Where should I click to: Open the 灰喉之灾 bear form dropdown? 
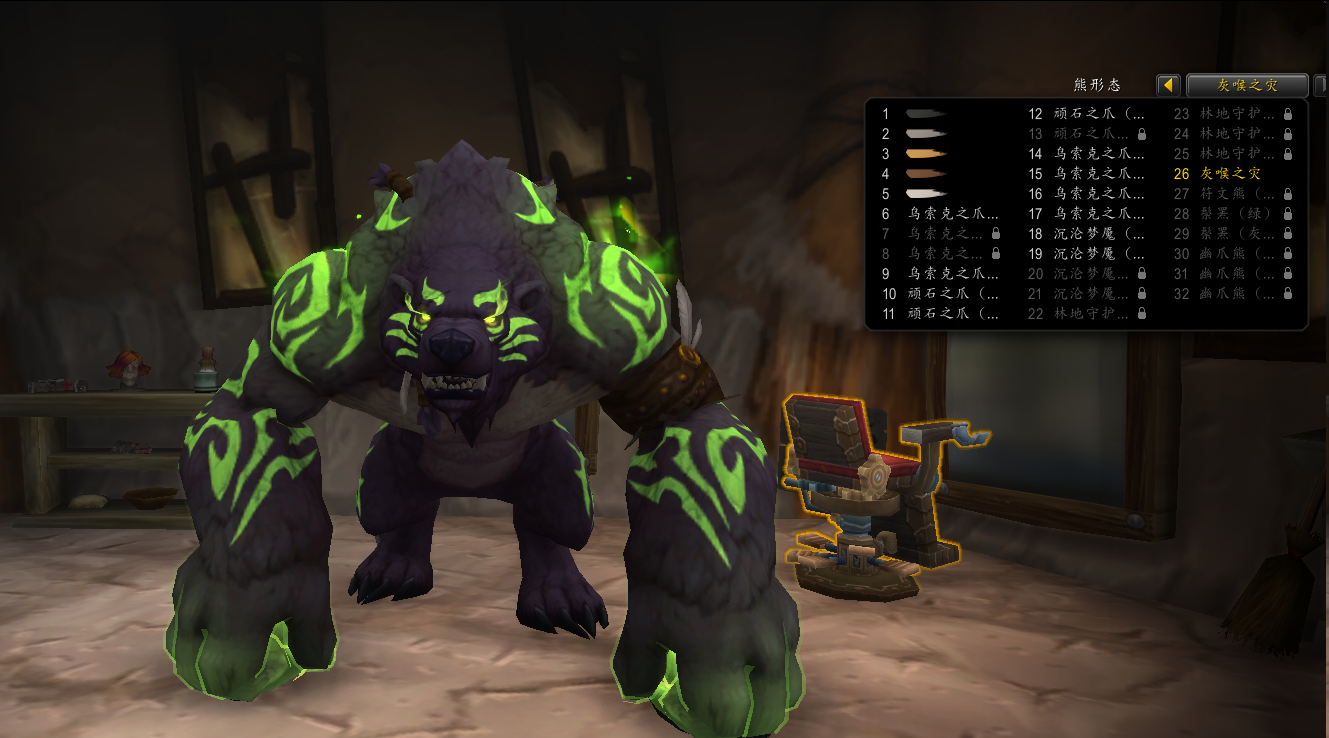pos(1246,85)
